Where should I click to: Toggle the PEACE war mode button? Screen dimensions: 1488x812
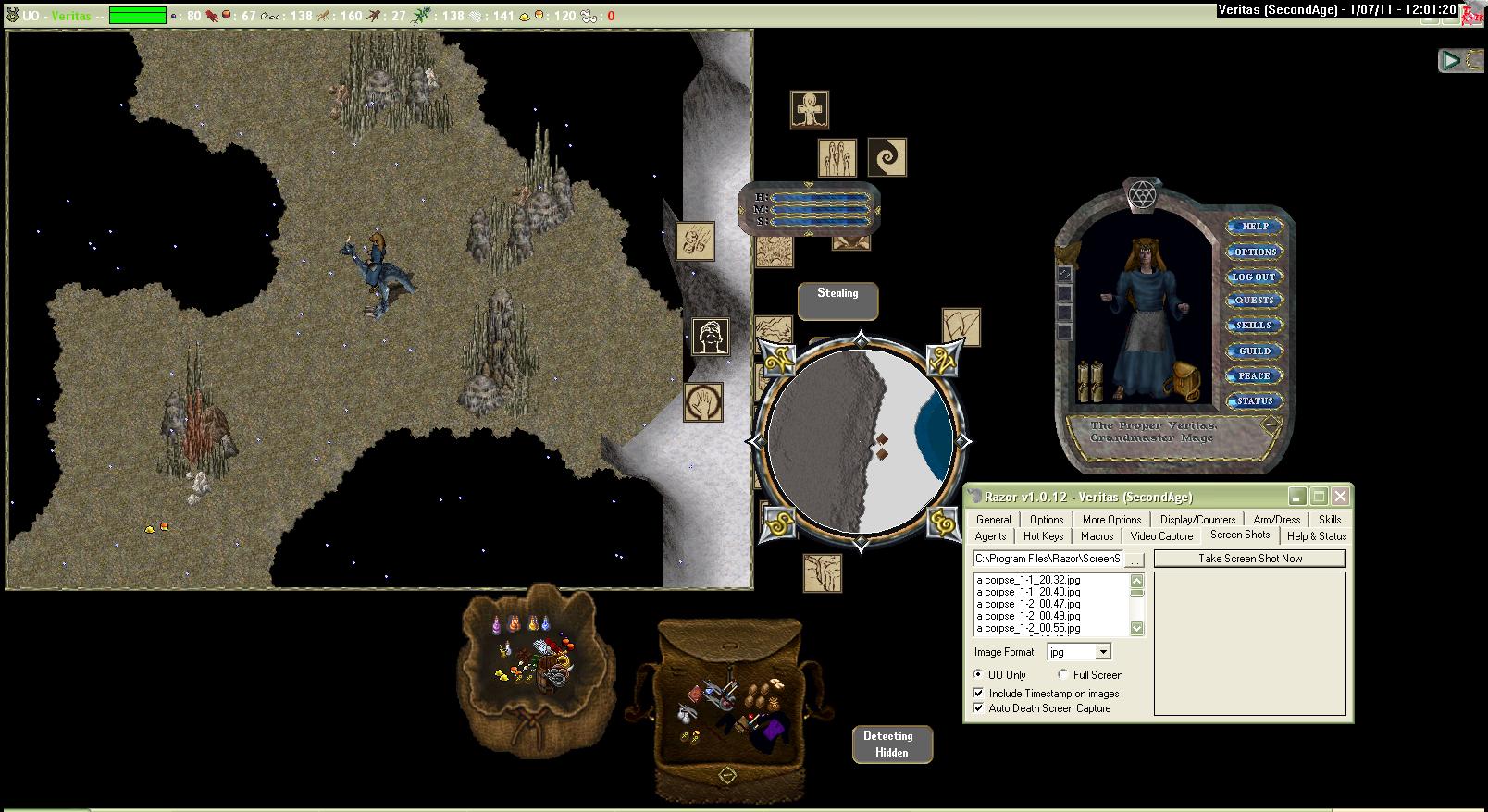(1254, 376)
